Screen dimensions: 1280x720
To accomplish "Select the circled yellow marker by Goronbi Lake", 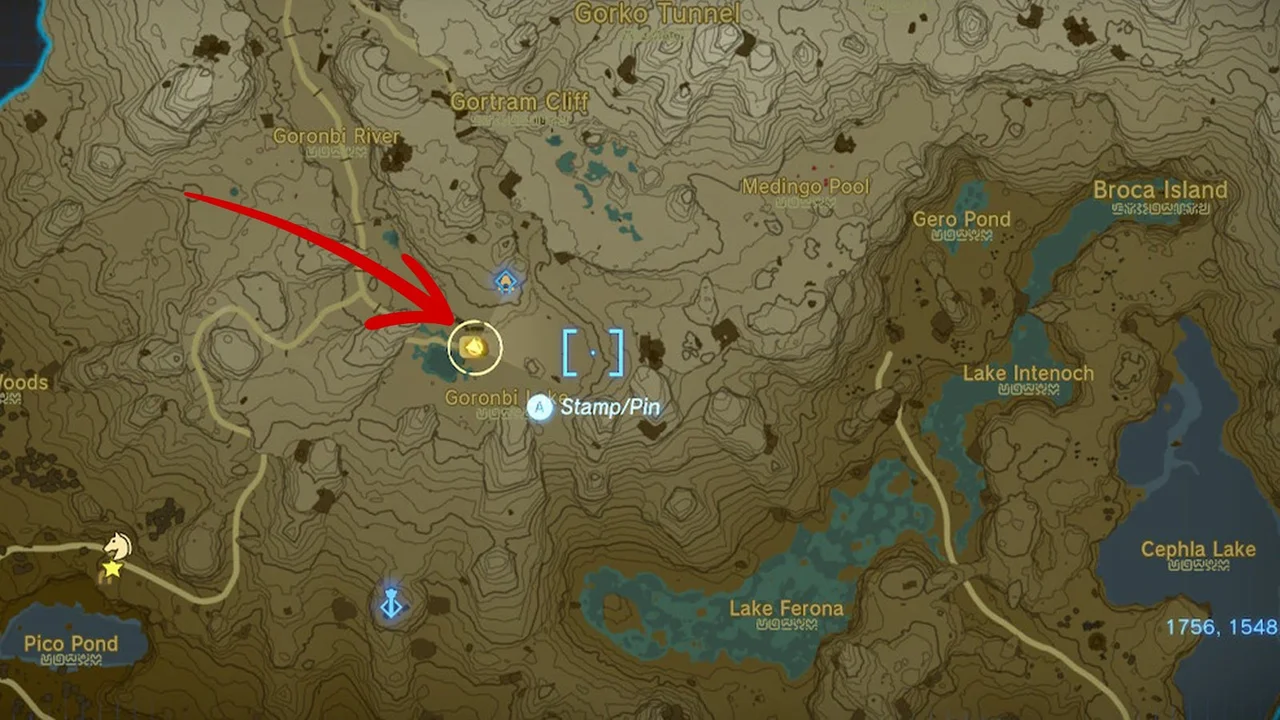I will pos(474,347).
